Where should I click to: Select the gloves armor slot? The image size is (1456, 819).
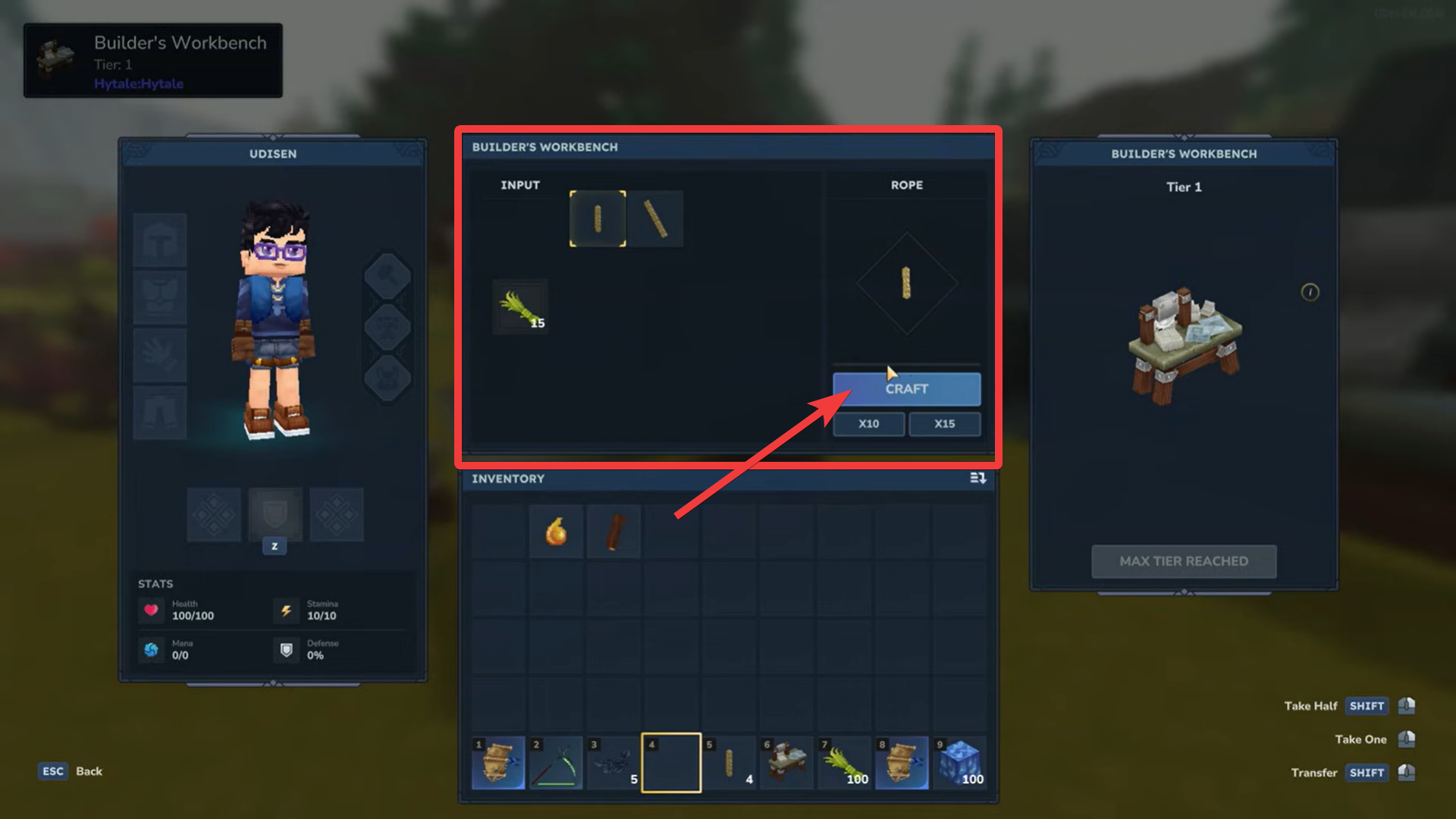[159, 355]
